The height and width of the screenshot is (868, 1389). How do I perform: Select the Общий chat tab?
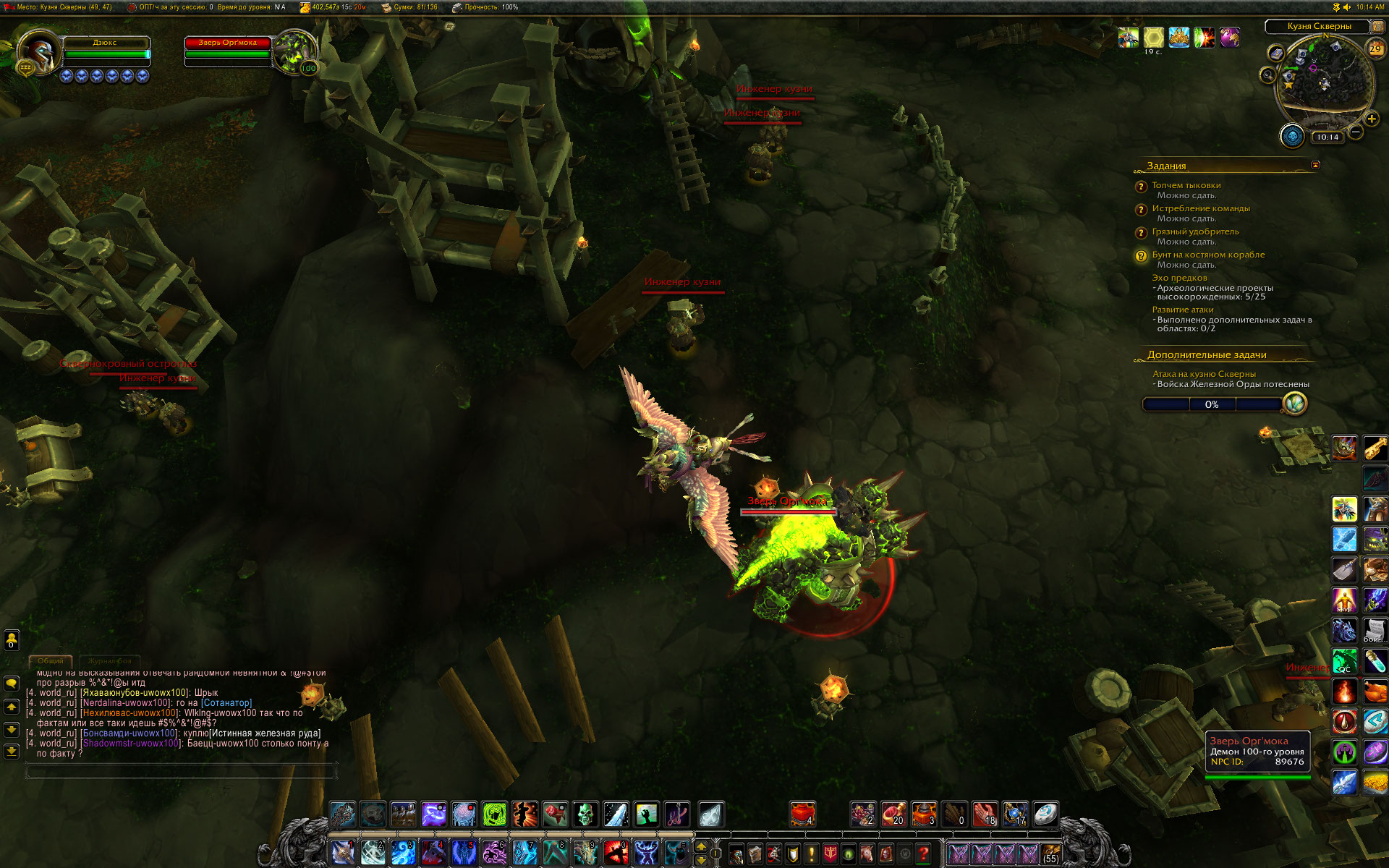click(x=51, y=661)
